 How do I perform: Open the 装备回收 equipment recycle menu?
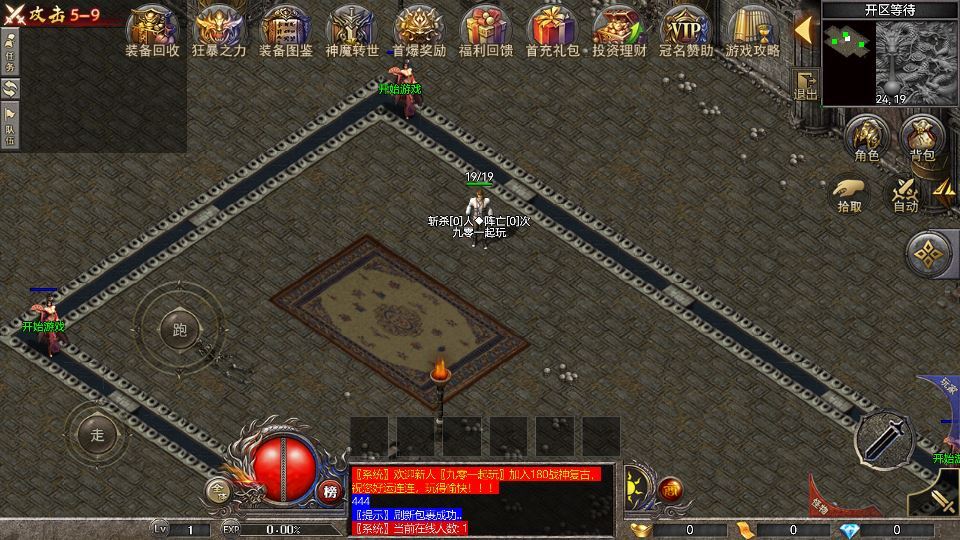[x=153, y=30]
